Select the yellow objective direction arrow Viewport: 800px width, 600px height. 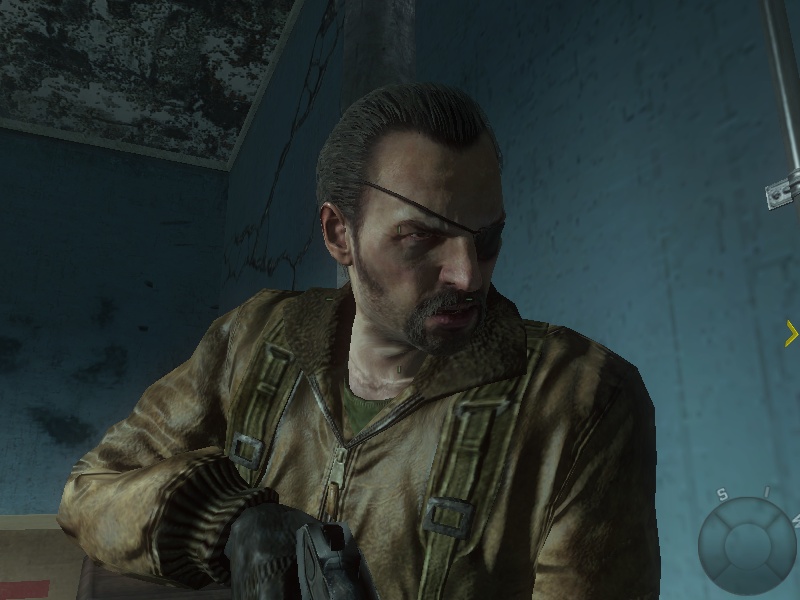(791, 334)
